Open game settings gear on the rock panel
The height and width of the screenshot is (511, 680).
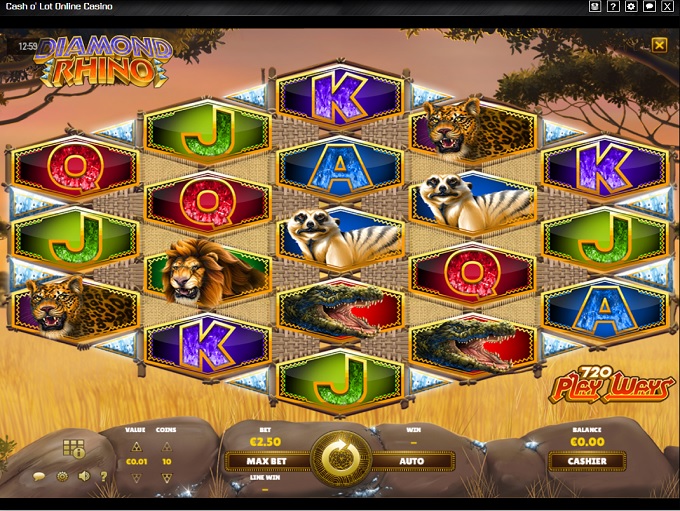[61, 477]
